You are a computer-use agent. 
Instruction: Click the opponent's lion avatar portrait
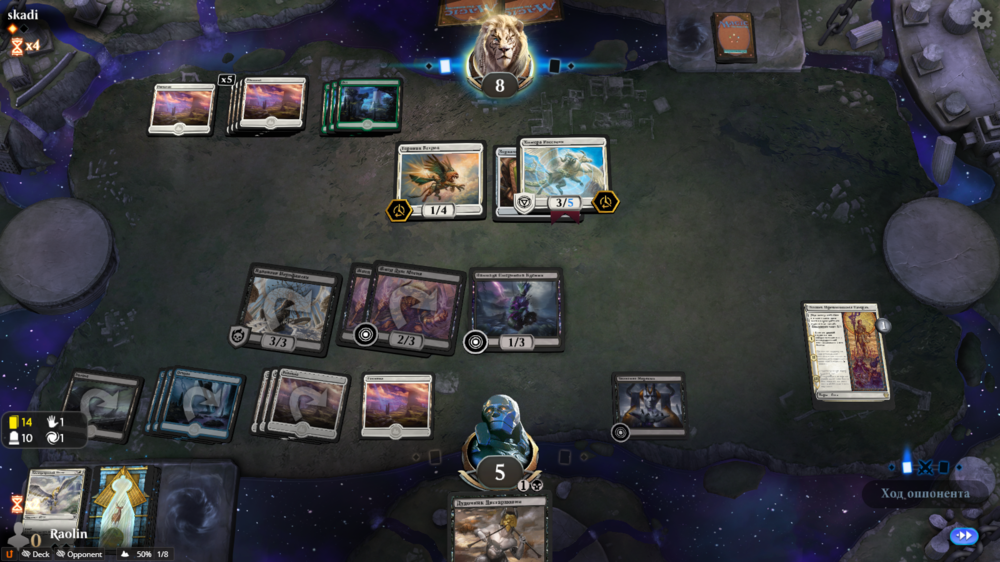(x=500, y=50)
